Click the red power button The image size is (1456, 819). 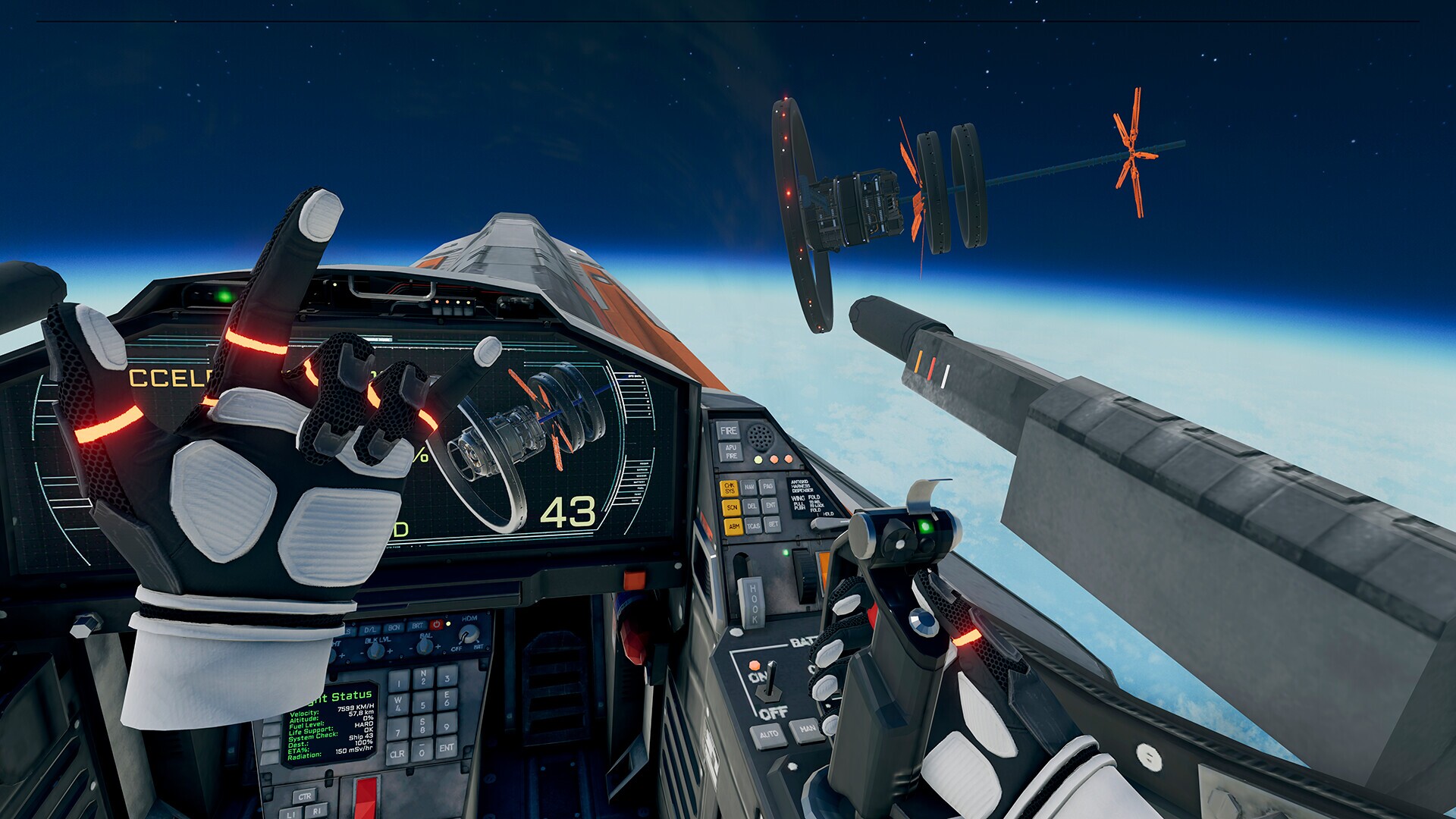[x=436, y=625]
